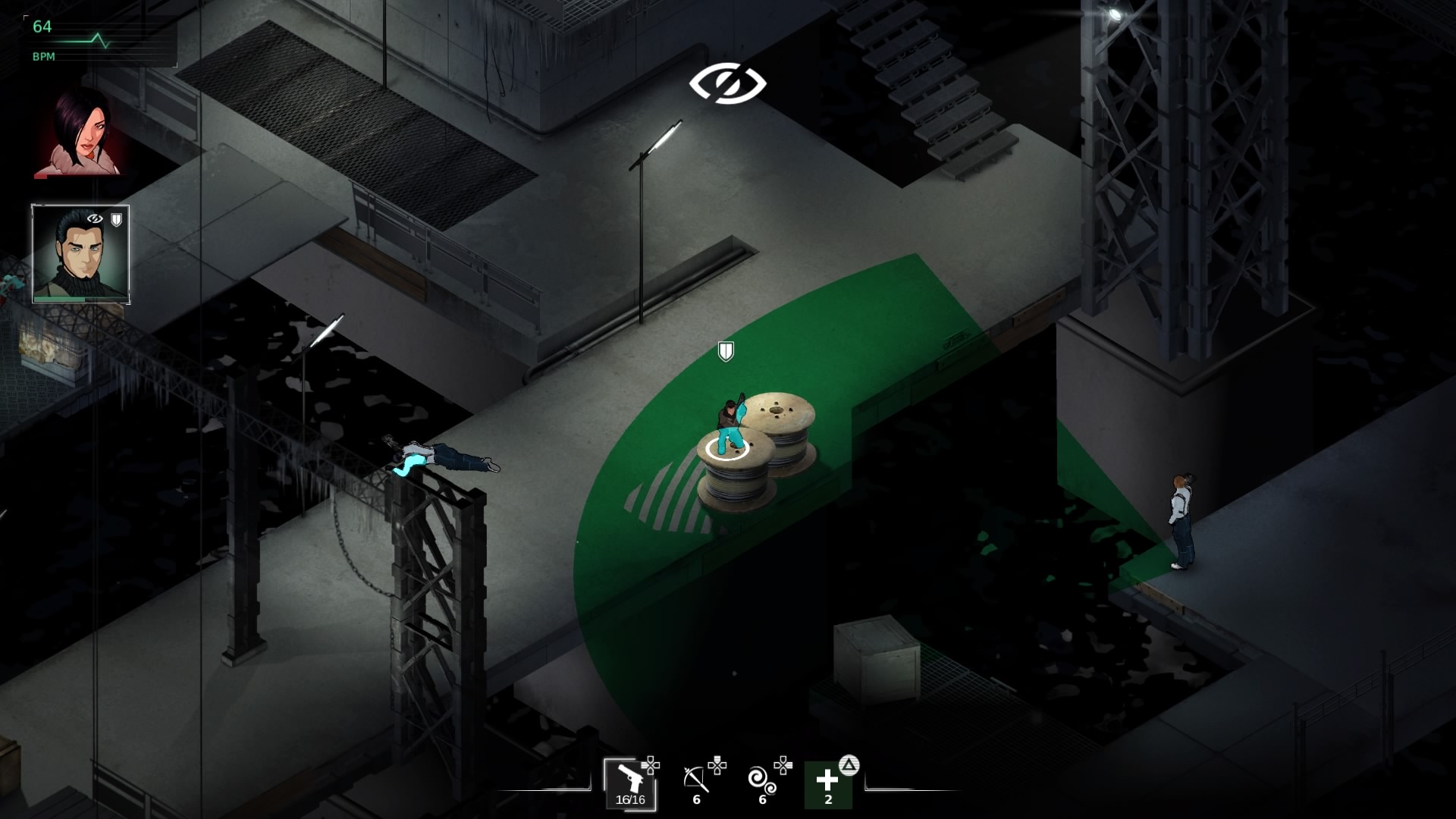Choose the crossbow item slot

[x=696, y=783]
